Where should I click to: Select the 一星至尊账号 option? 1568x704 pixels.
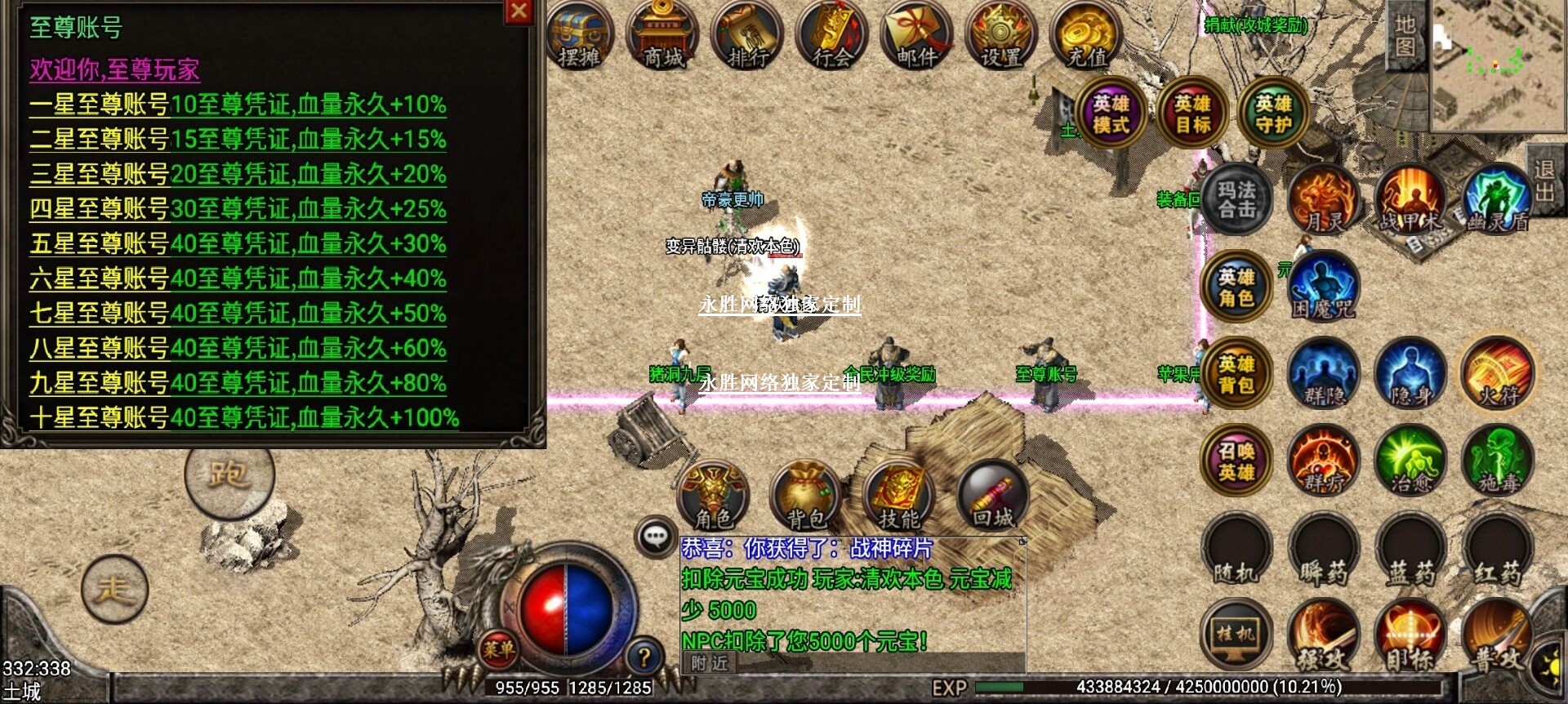tap(238, 105)
